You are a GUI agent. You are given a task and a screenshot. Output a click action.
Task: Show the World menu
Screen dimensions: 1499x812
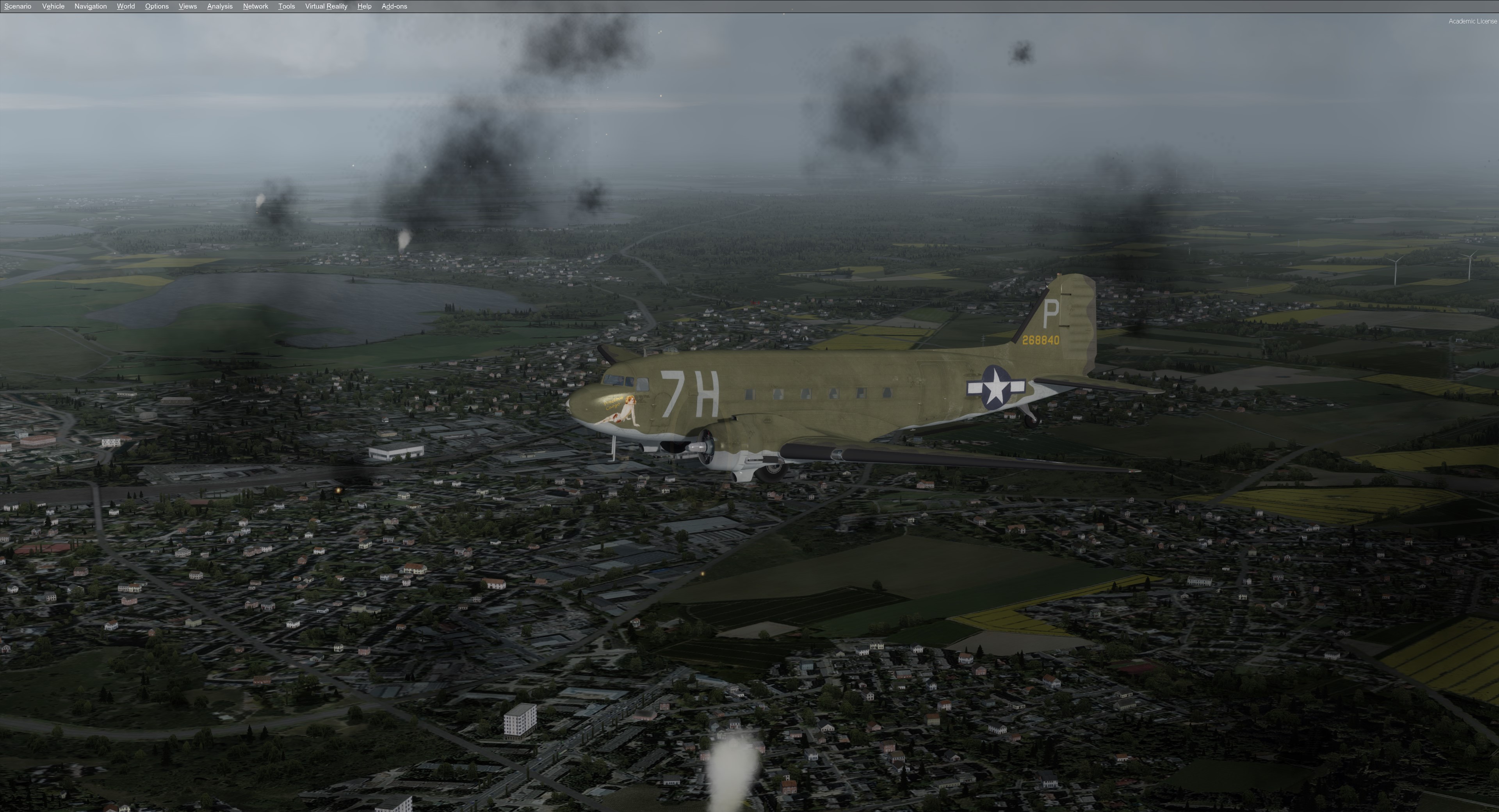(126, 6)
